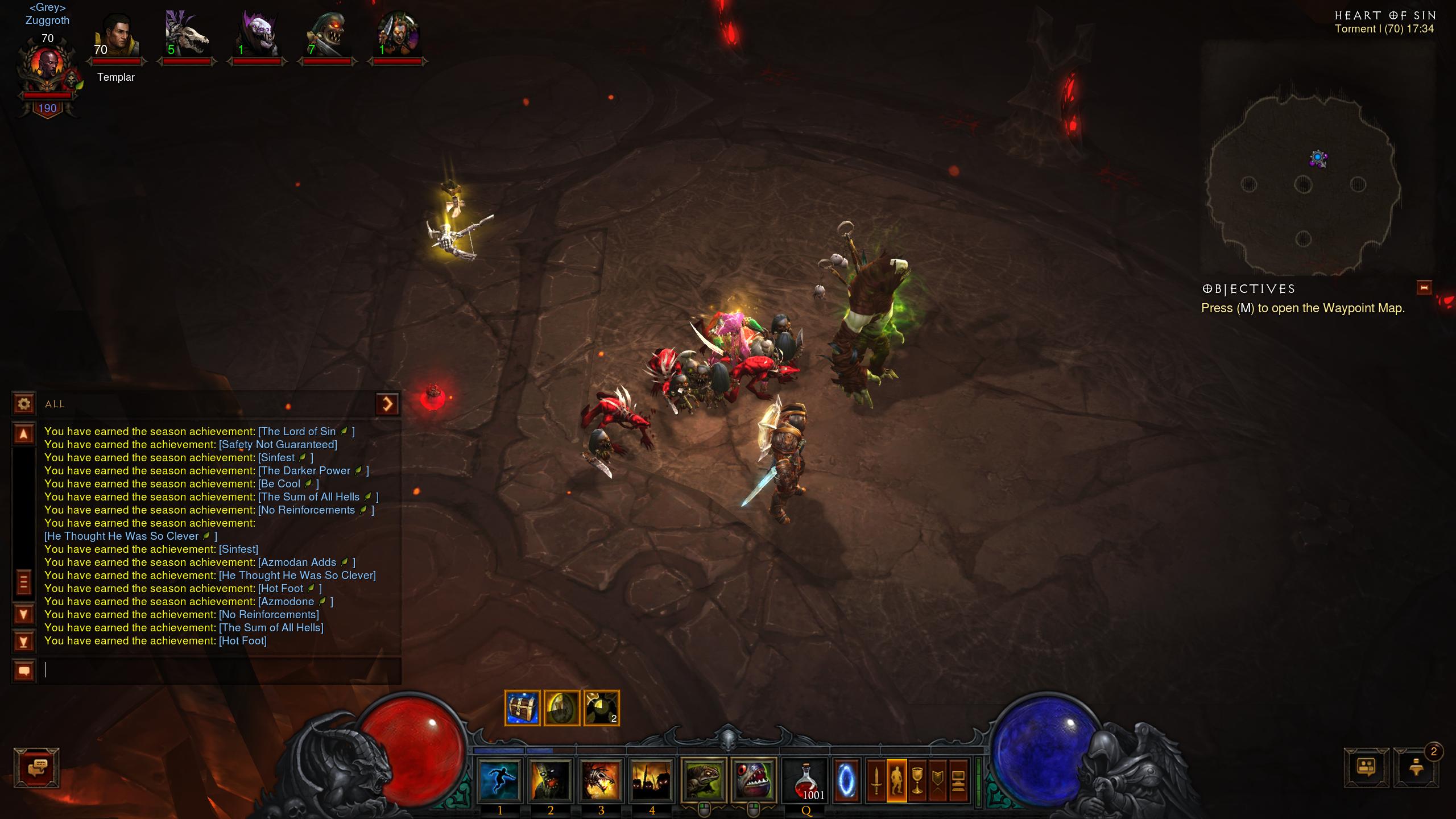Image resolution: width=1456 pixels, height=819 pixels.
Task: Use the zombie face skill in slot 2
Action: [x=550, y=780]
